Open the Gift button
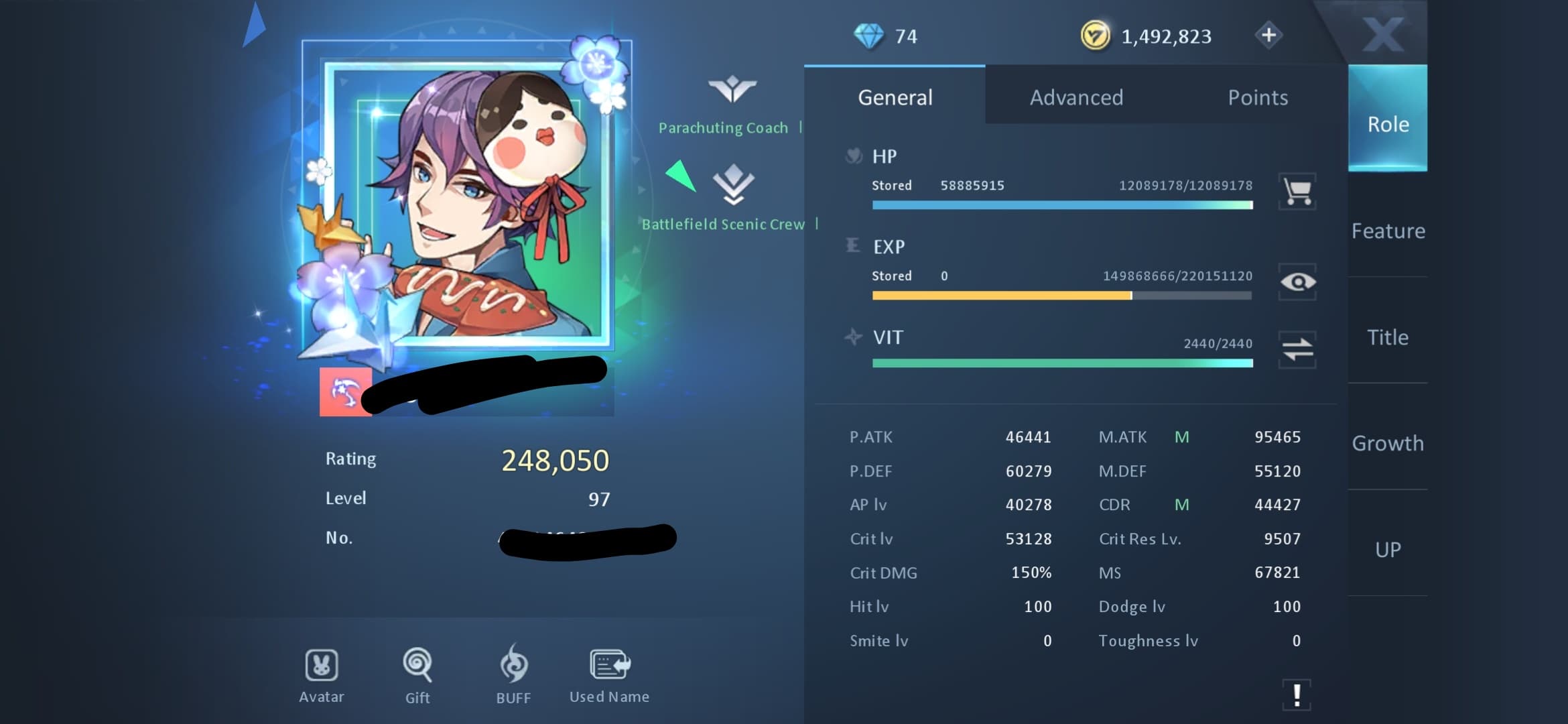 417,675
